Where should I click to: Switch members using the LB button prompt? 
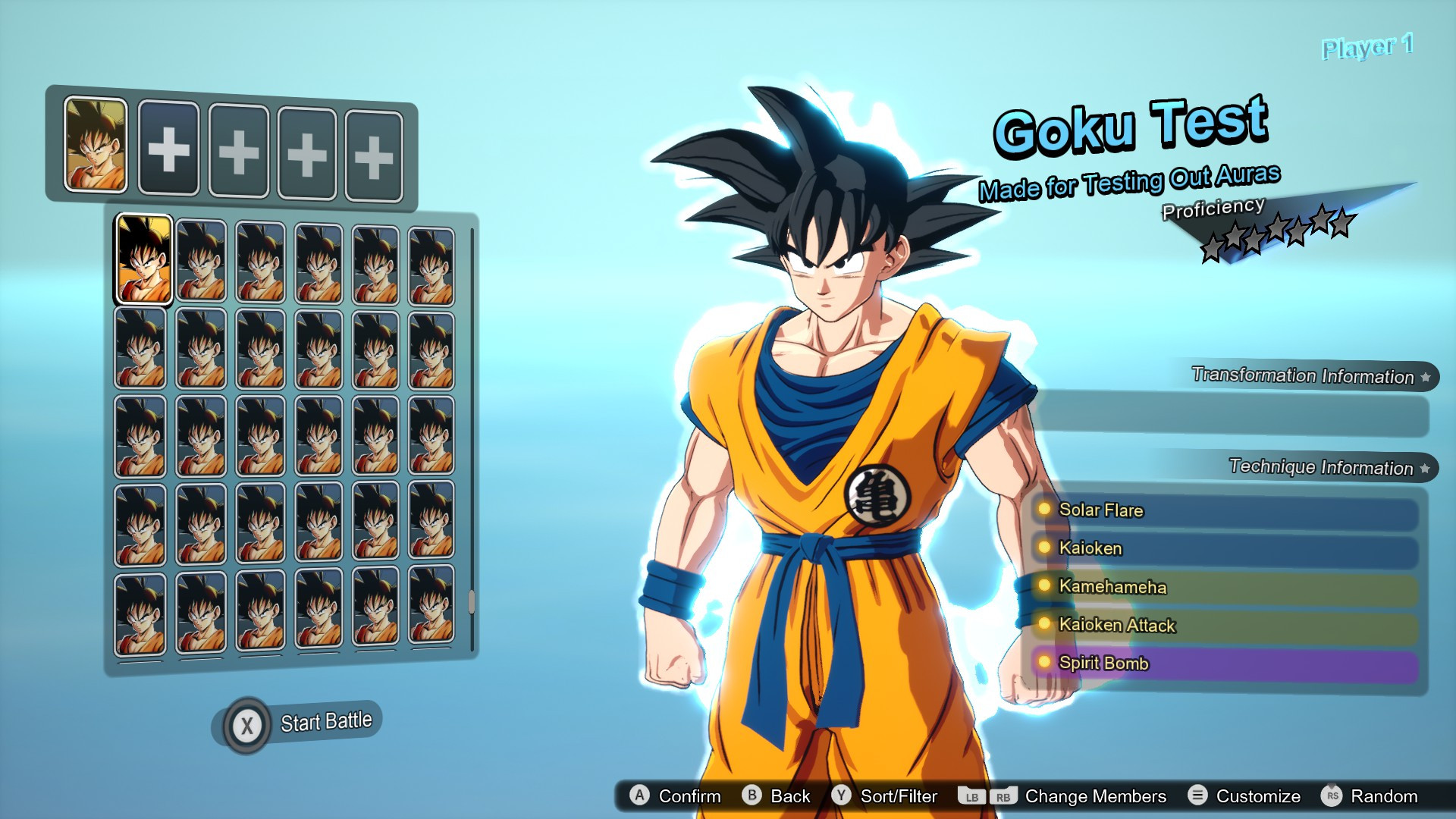click(x=973, y=796)
